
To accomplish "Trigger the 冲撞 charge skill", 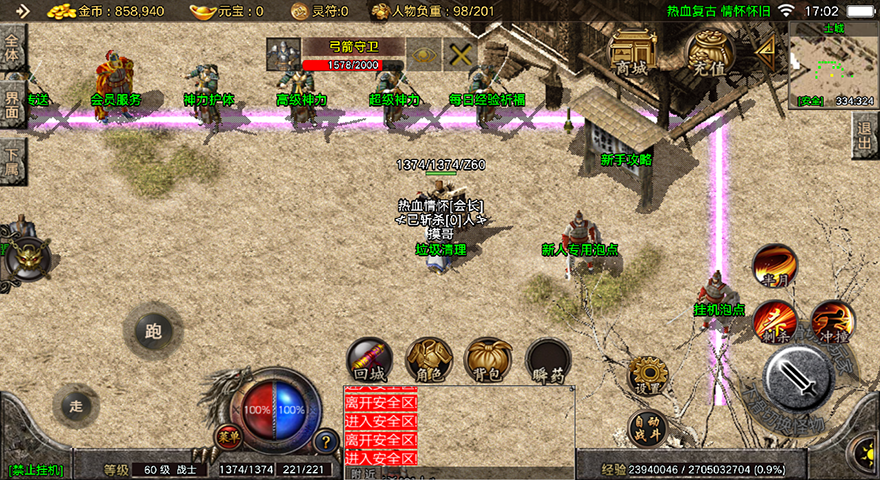I will click(x=832, y=322).
